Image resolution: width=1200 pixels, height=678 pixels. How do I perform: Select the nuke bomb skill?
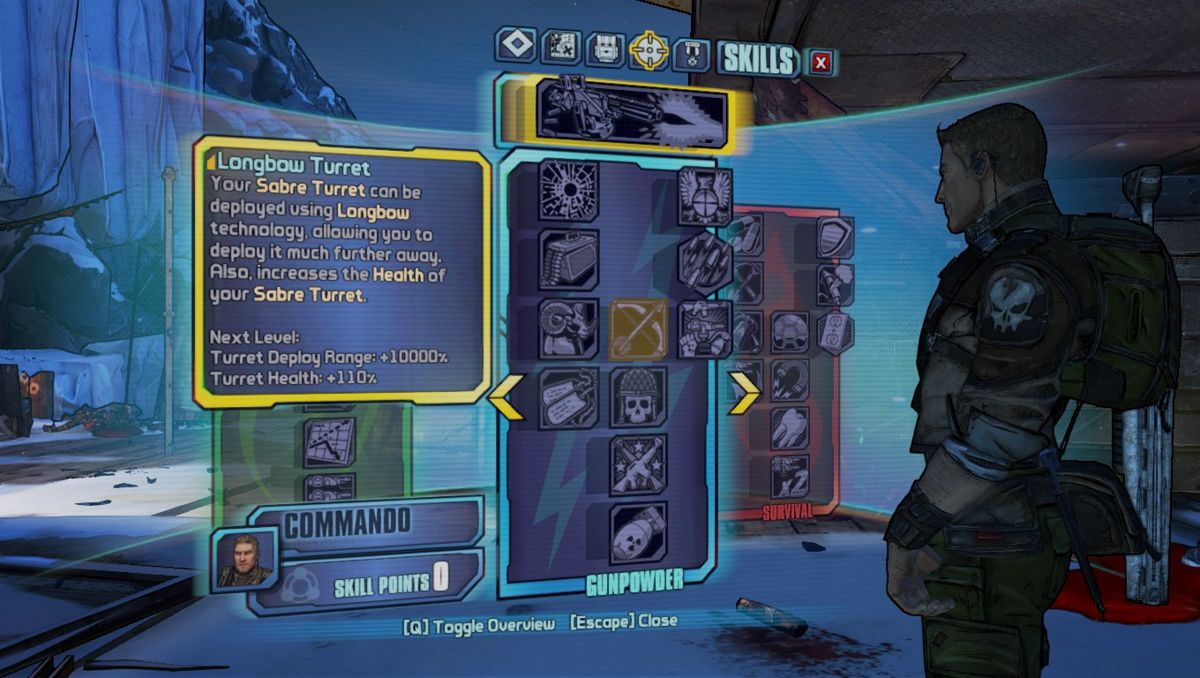click(x=638, y=532)
